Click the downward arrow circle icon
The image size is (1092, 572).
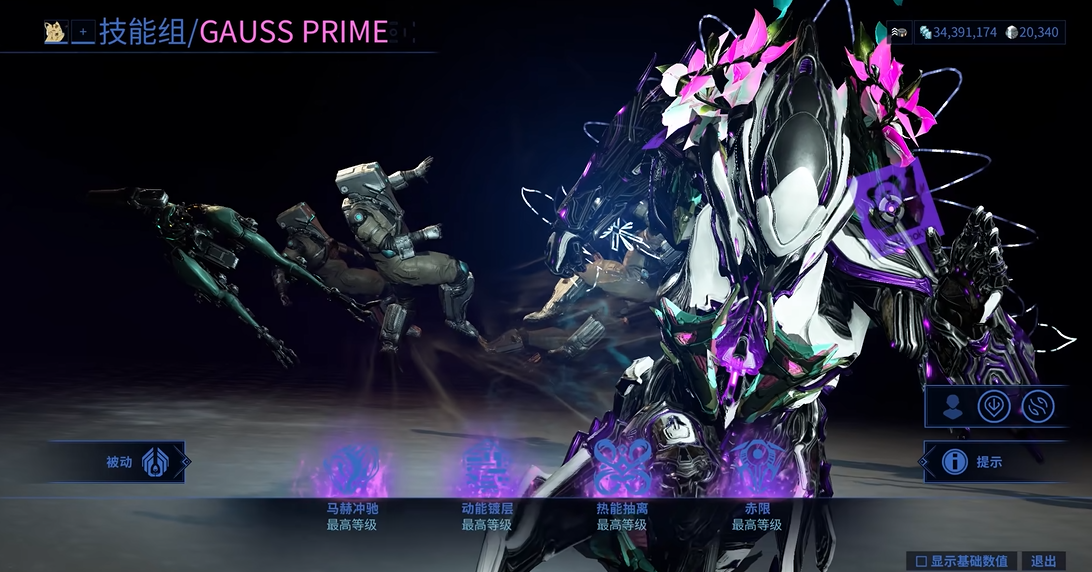(x=994, y=406)
